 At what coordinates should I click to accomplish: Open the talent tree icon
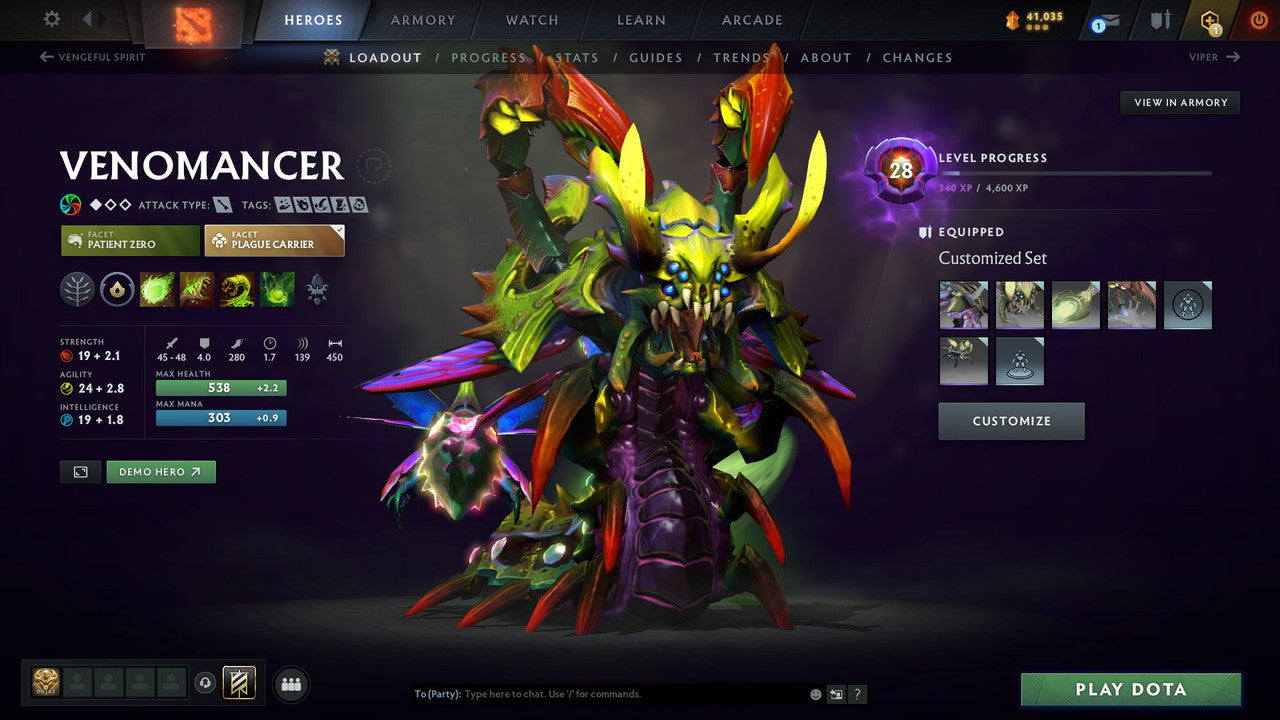[x=77, y=290]
